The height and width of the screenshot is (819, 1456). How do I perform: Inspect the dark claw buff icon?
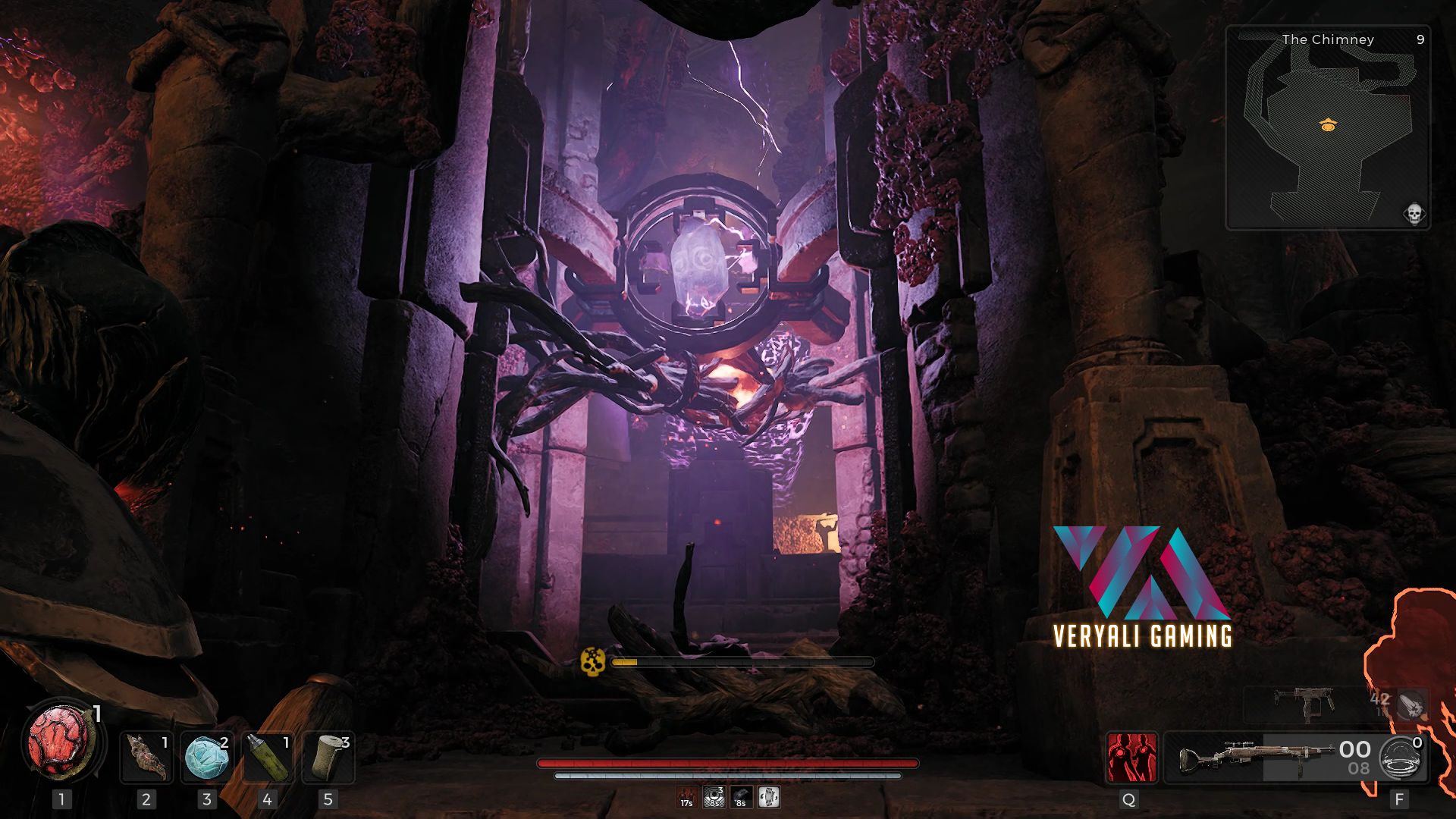[x=741, y=797]
